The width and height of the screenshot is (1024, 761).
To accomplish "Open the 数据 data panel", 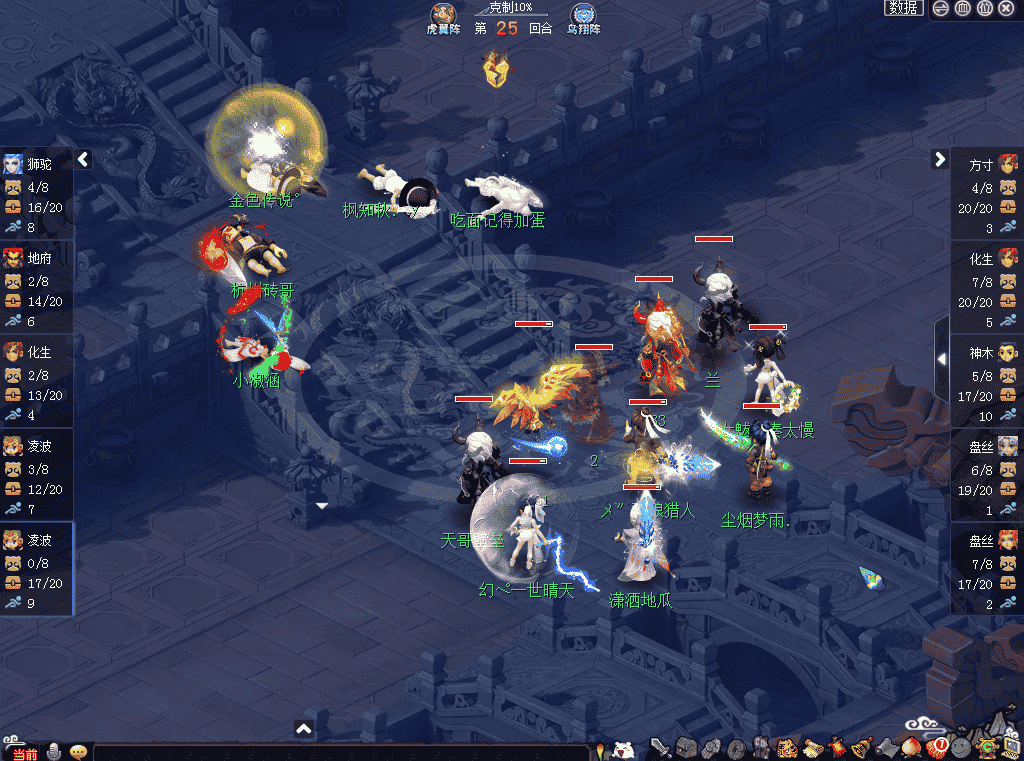I will tap(903, 8).
